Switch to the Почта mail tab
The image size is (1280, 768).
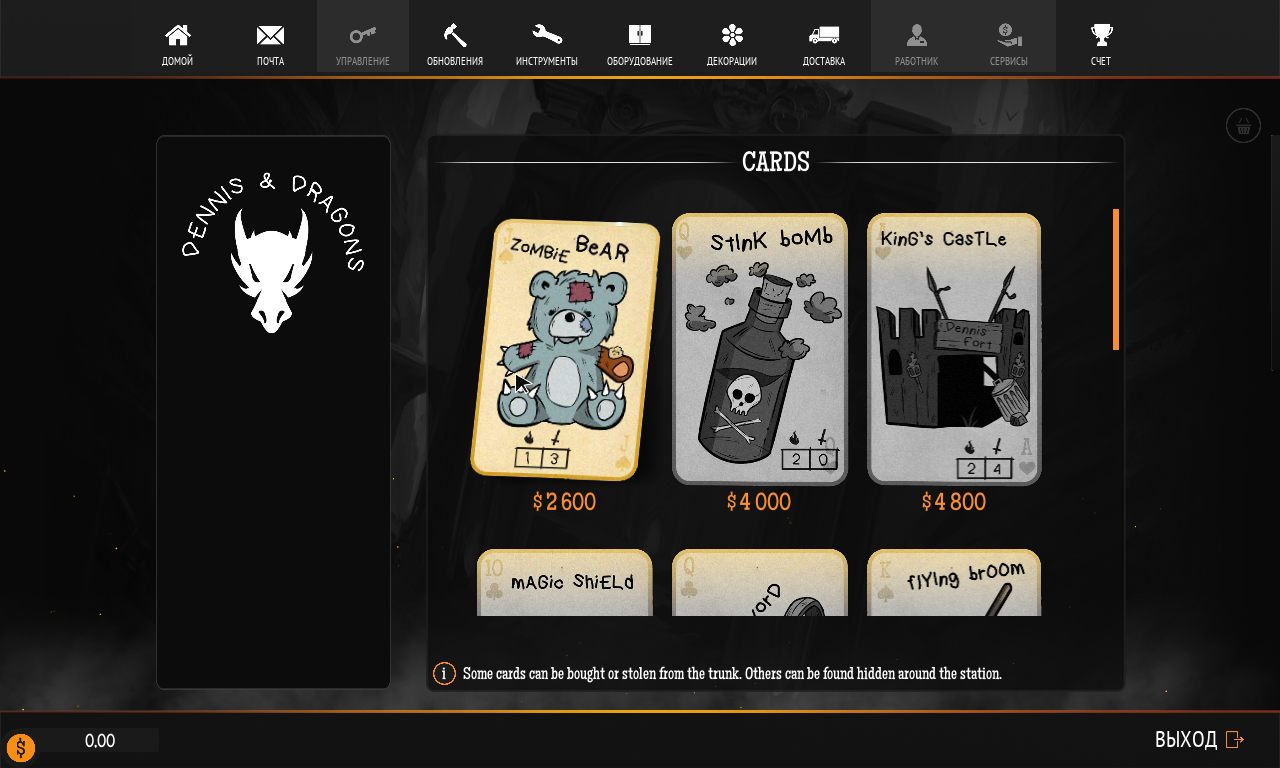(270, 45)
